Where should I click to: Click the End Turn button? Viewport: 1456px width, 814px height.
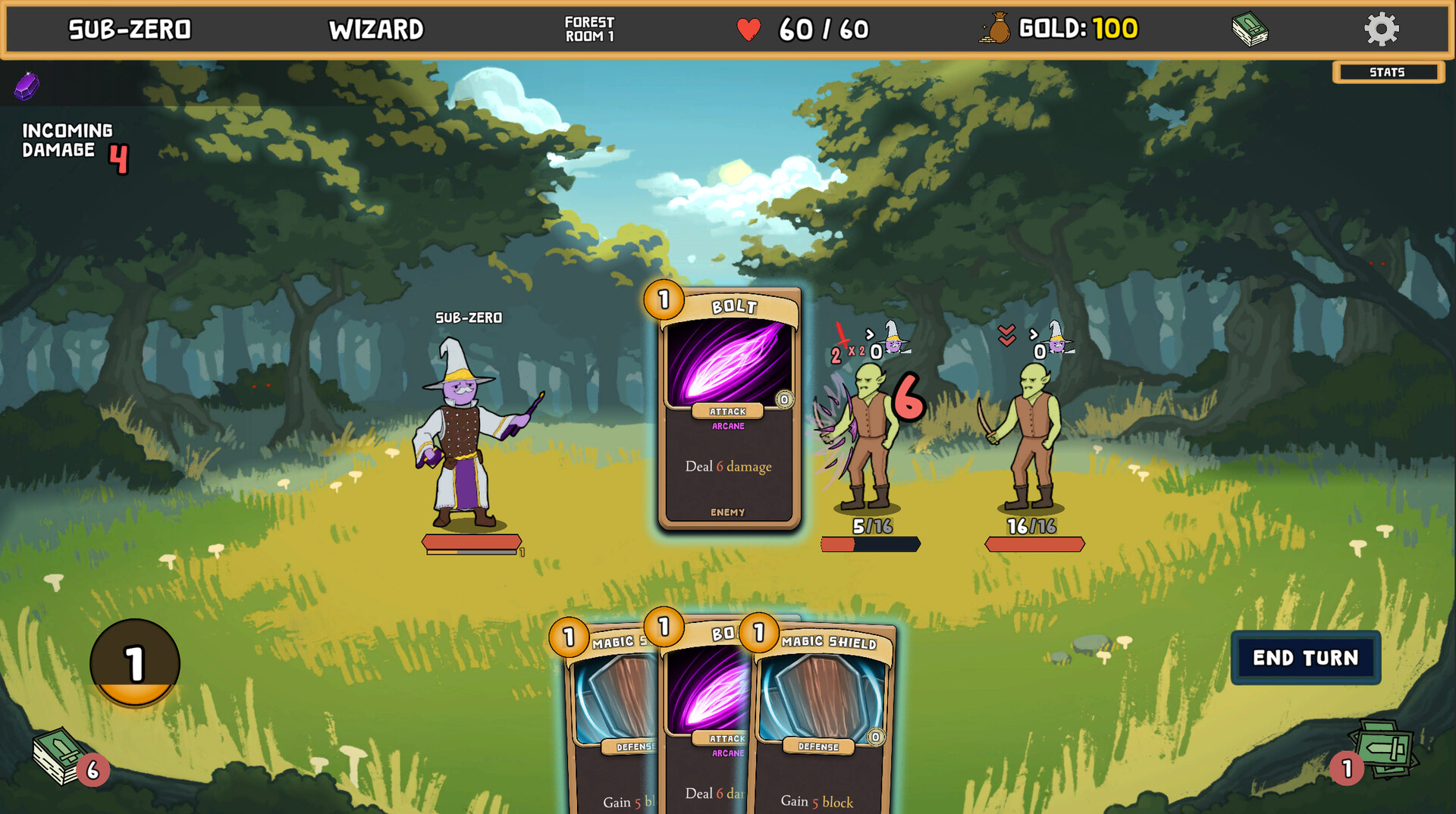pos(1305,658)
